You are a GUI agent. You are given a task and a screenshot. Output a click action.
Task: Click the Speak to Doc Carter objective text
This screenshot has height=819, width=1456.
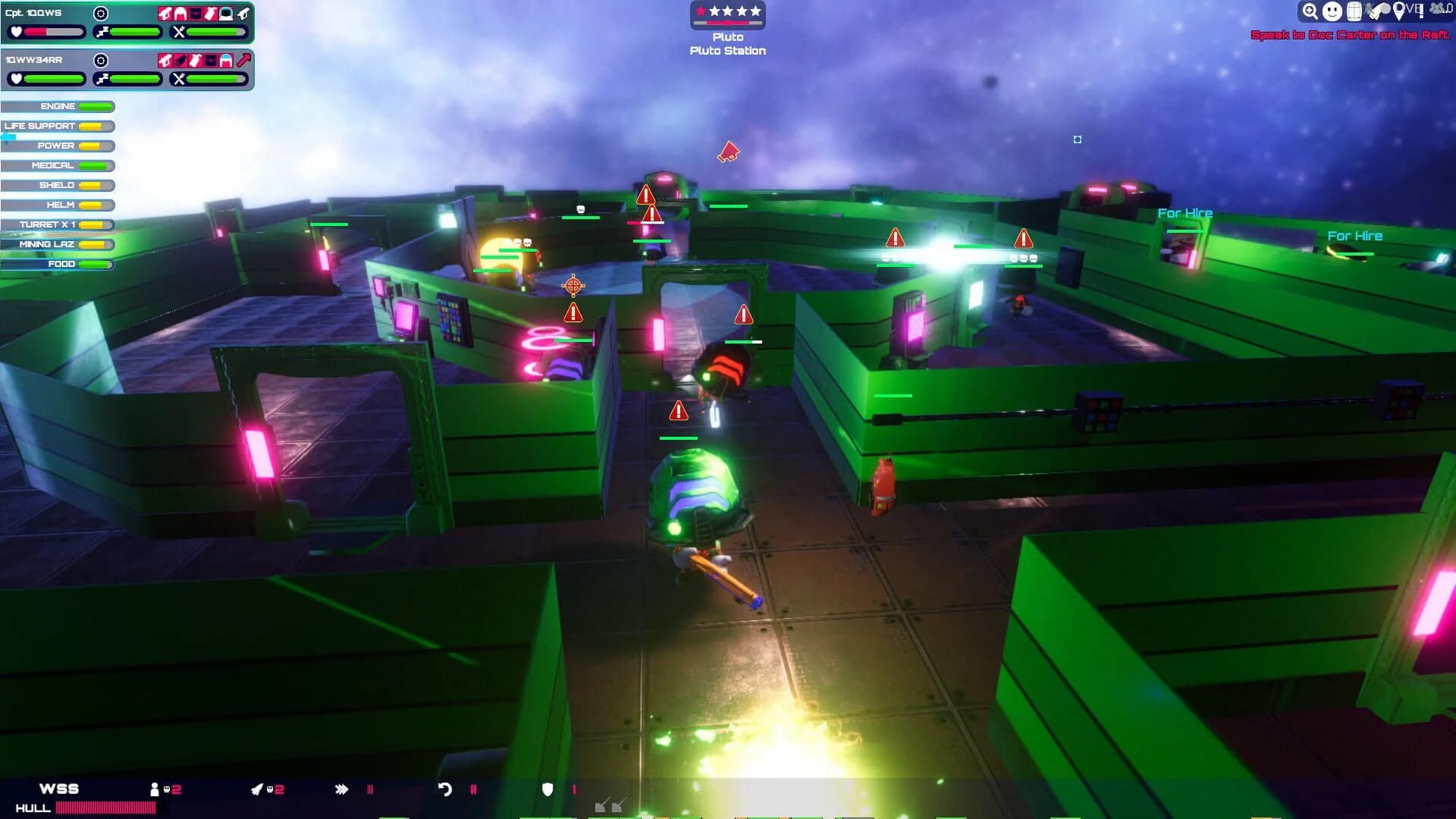point(1353,34)
